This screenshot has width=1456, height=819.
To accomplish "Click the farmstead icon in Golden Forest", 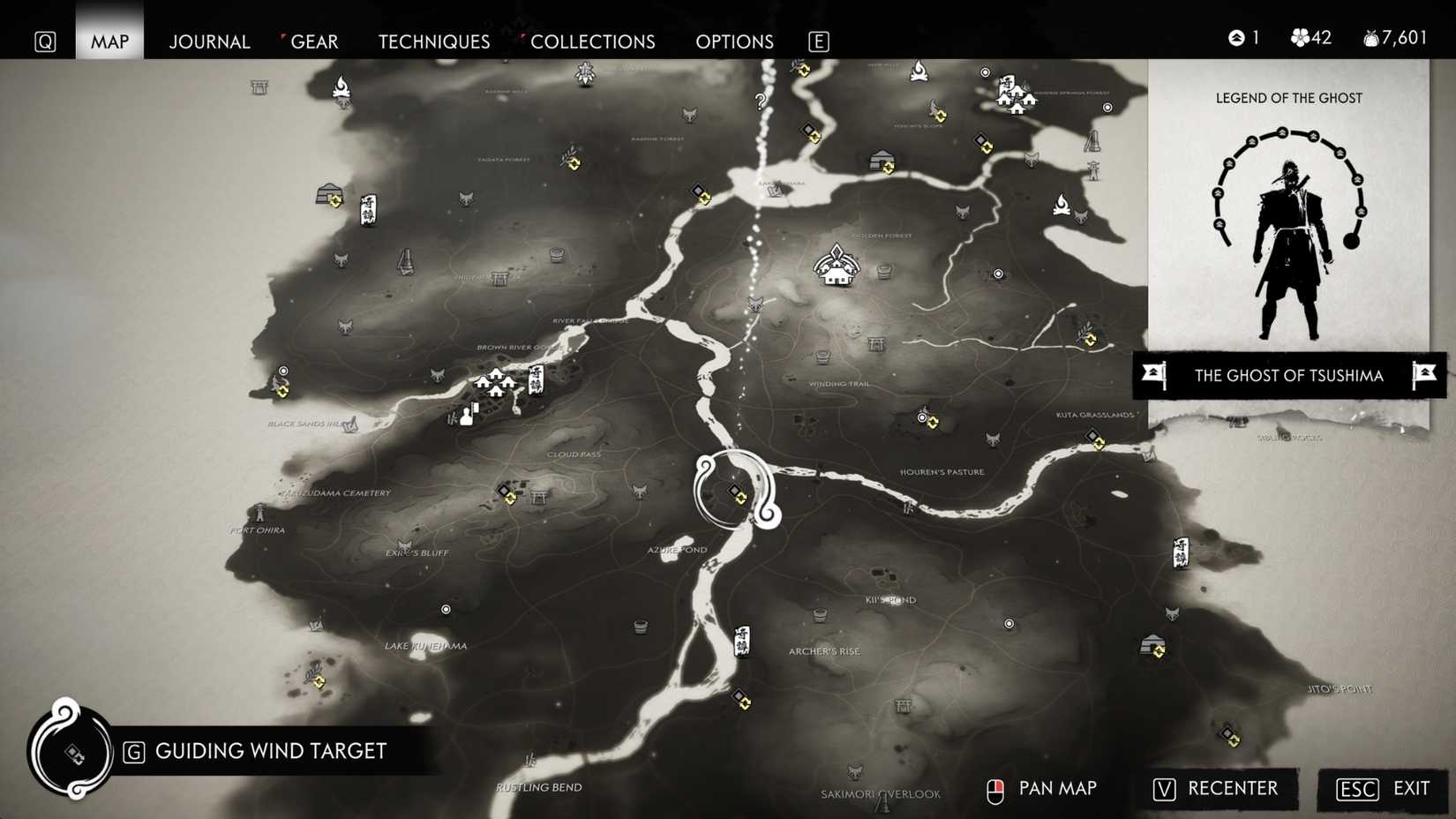I will click(834, 269).
